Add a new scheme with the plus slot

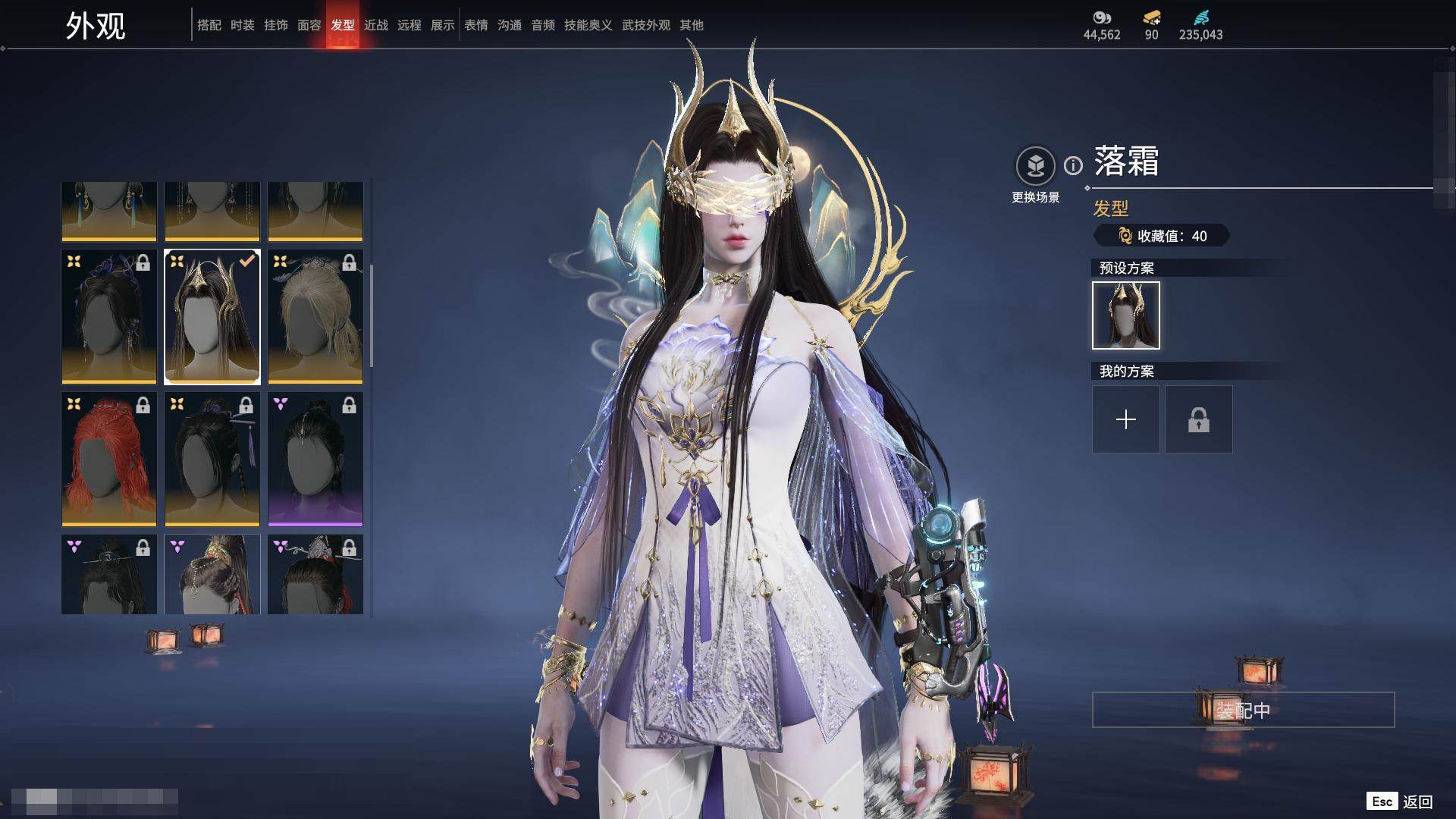click(1125, 419)
